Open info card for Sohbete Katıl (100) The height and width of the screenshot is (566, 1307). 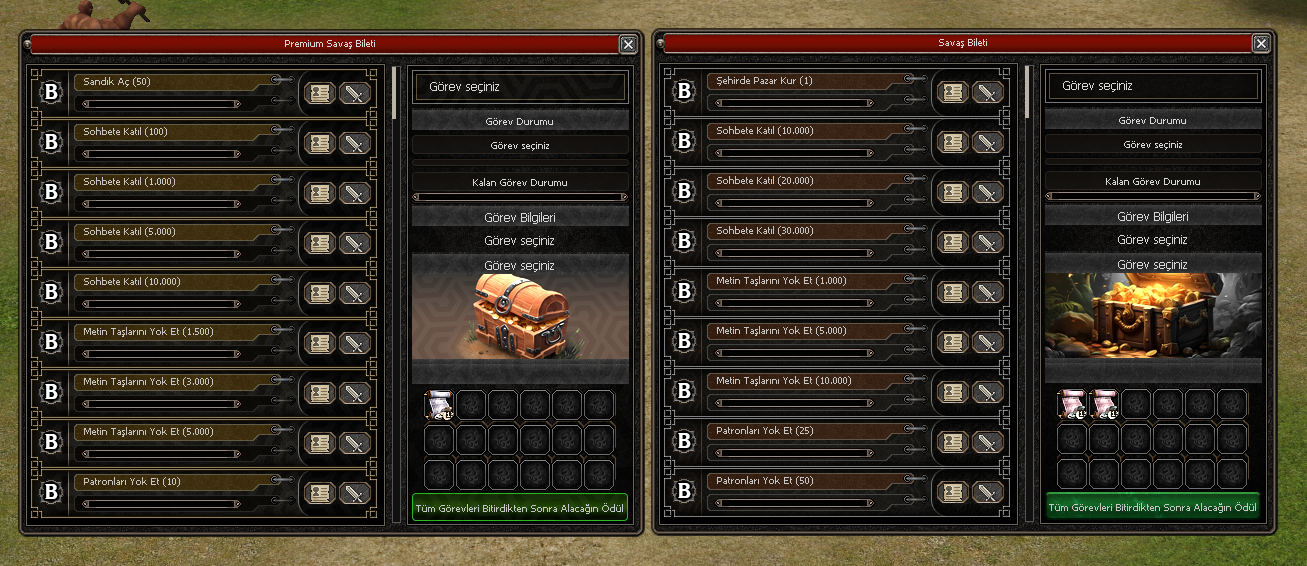tap(319, 143)
